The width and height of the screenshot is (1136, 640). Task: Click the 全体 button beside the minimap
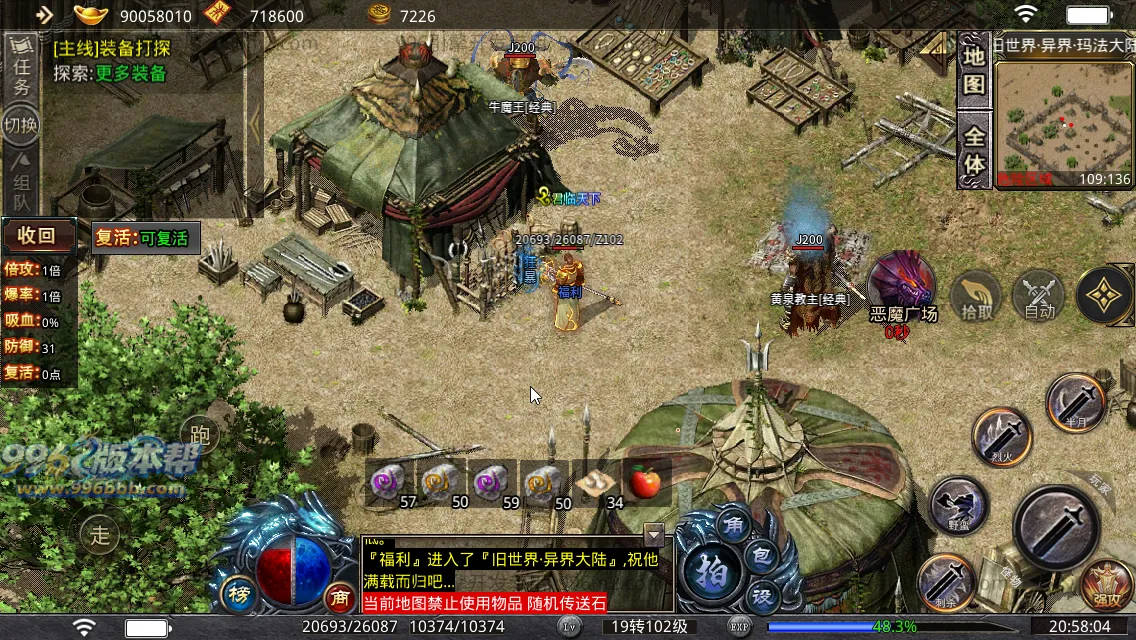pyautogui.click(x=974, y=148)
